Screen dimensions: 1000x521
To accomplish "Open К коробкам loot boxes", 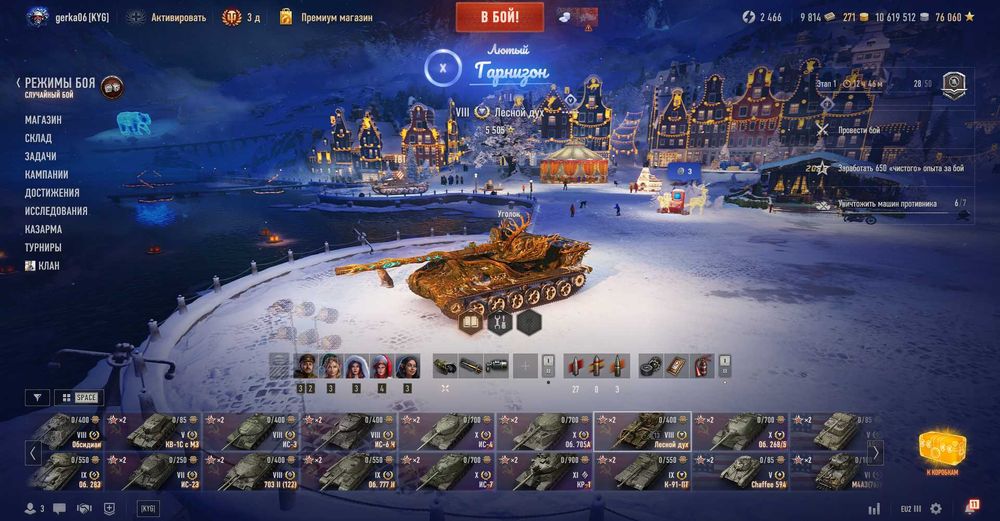I will coord(941,452).
